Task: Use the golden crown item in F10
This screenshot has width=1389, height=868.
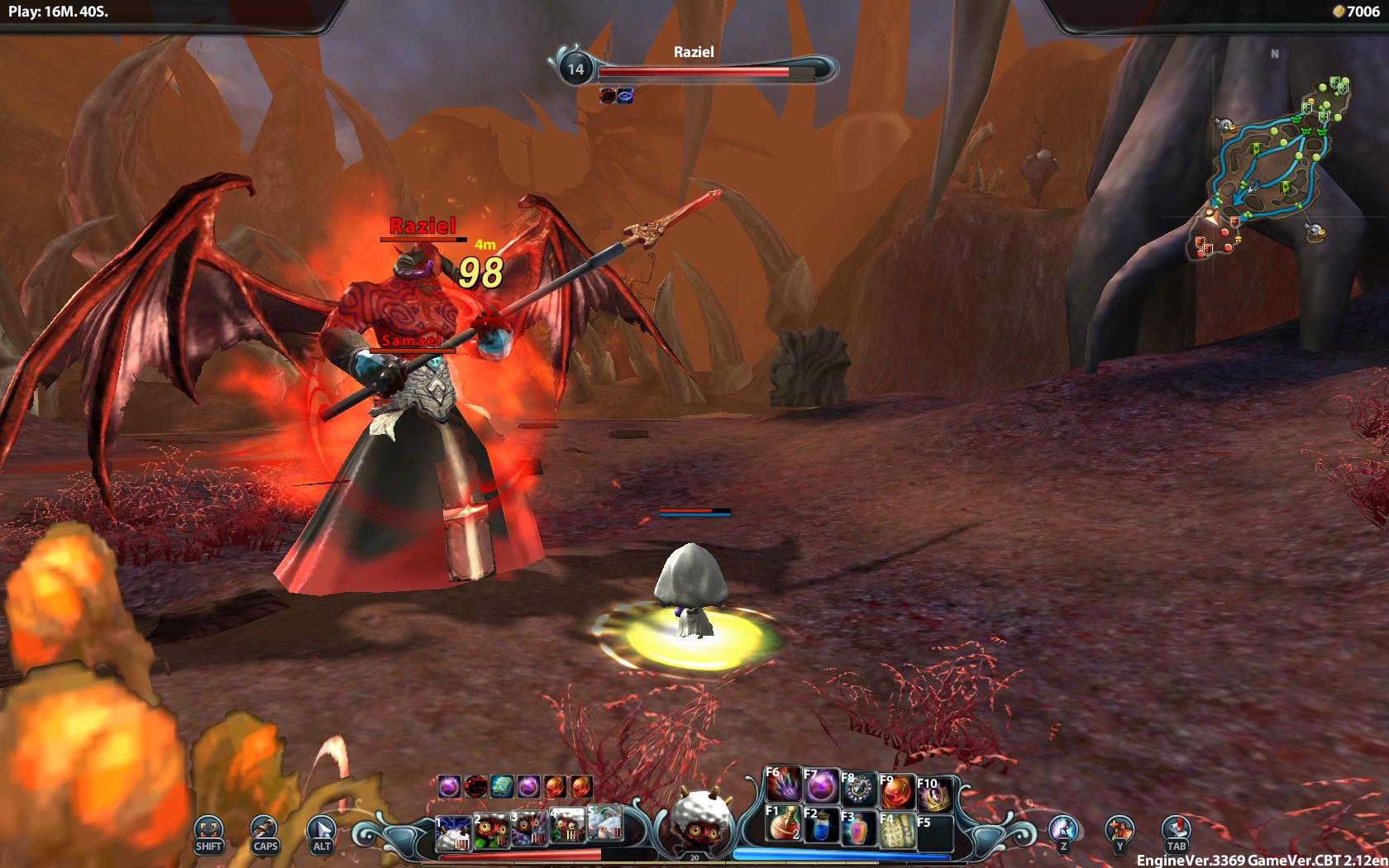Action: [934, 795]
